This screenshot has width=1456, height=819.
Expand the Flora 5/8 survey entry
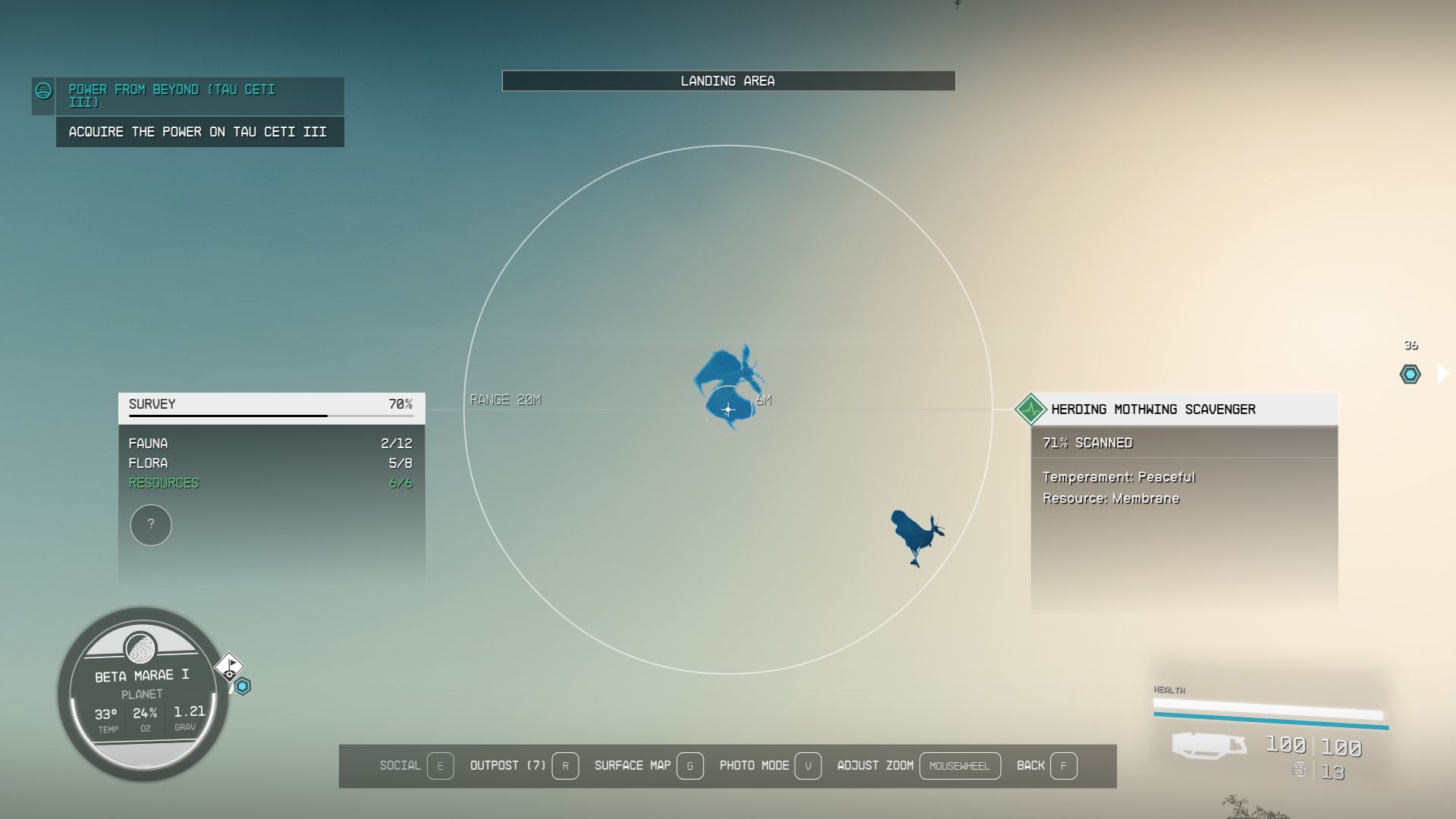coord(273,463)
